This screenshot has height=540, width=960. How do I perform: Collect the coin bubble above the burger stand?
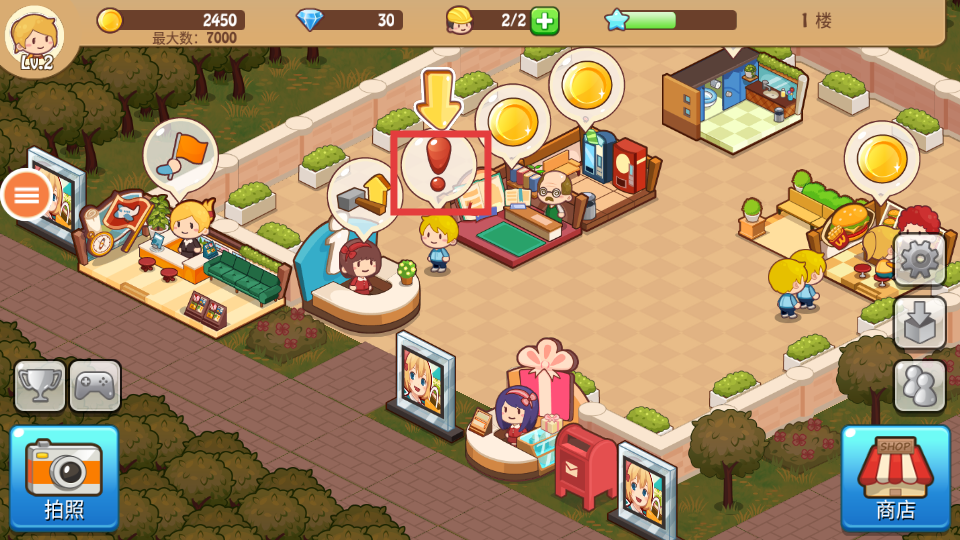[881, 158]
